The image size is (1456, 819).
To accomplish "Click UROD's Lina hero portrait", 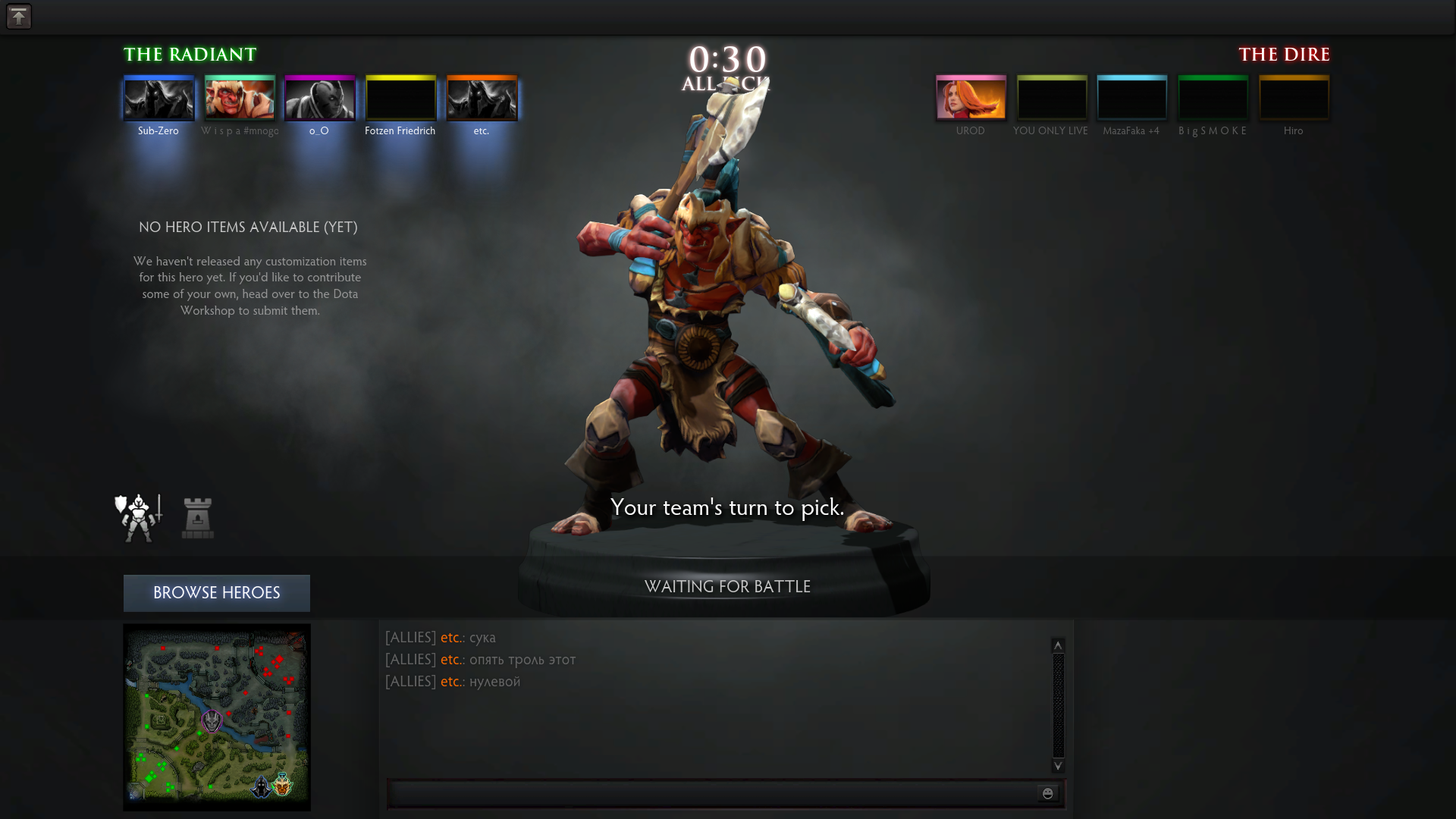I will point(971,98).
